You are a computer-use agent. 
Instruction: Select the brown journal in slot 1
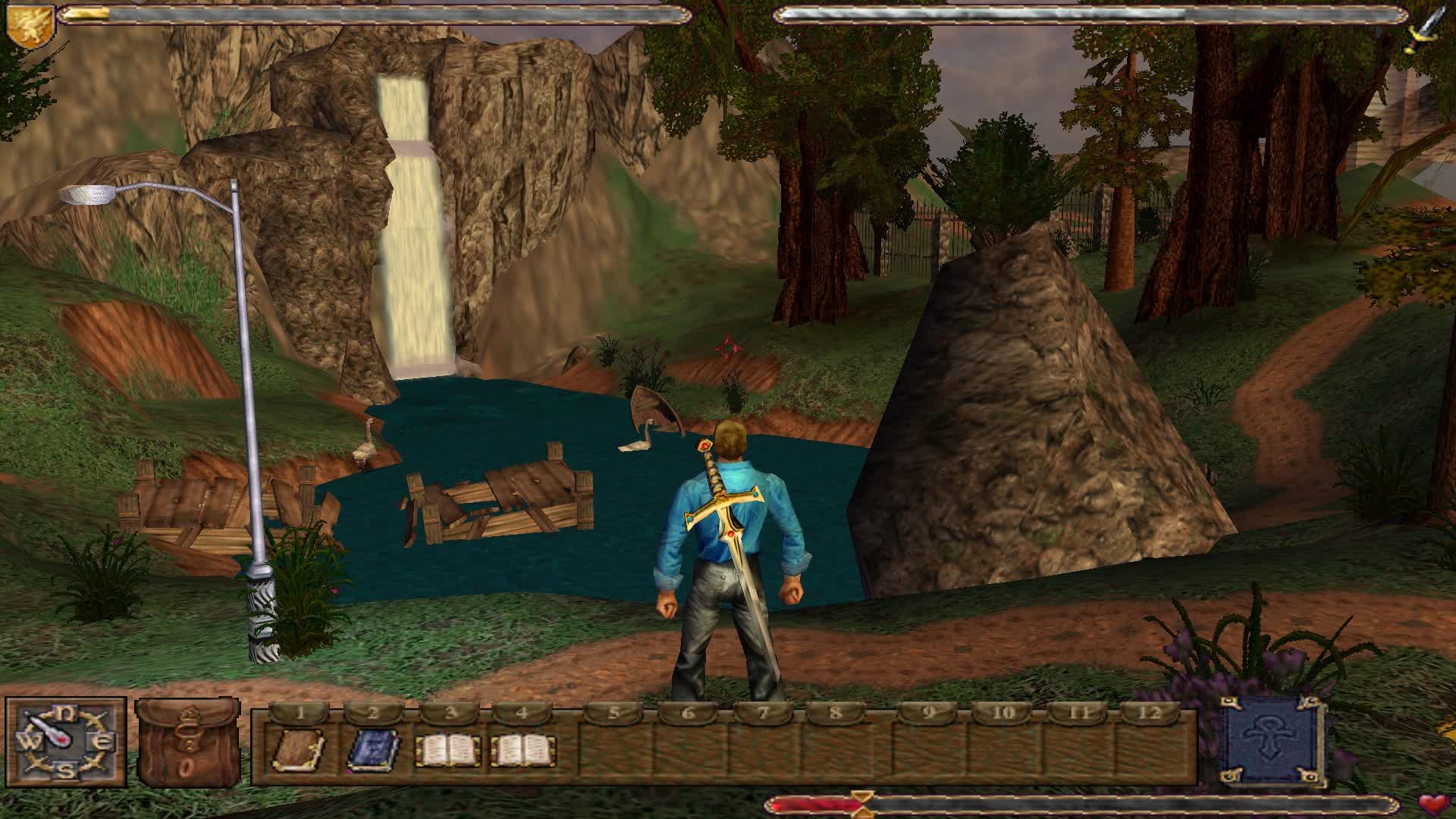click(298, 750)
